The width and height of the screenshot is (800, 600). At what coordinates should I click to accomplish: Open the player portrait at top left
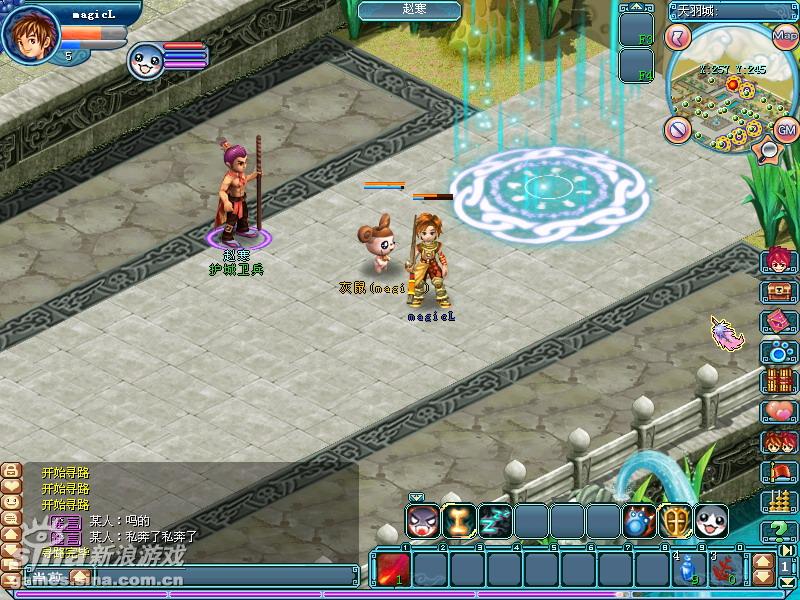[x=32, y=32]
